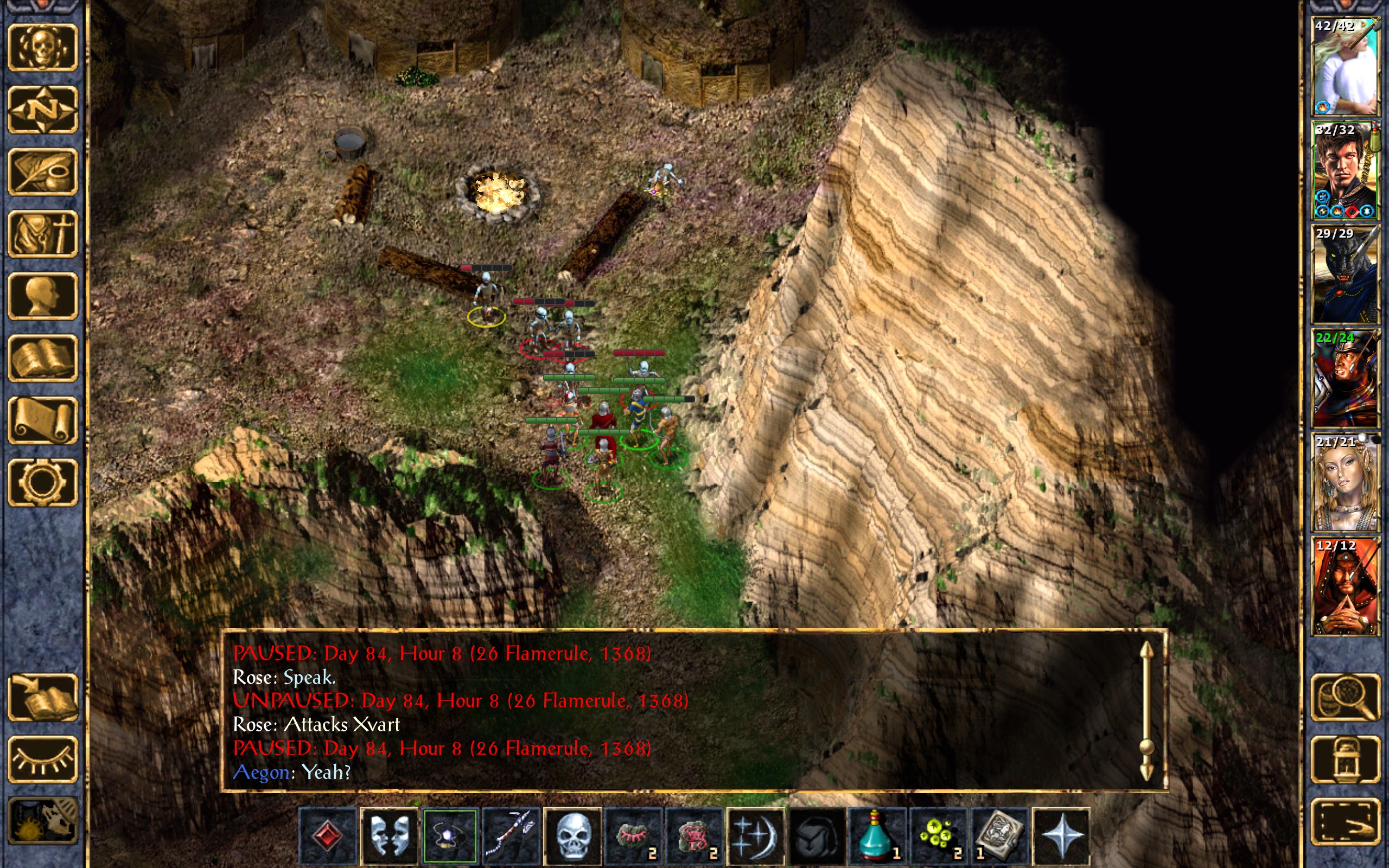Open the area map with the compass button

click(42, 109)
